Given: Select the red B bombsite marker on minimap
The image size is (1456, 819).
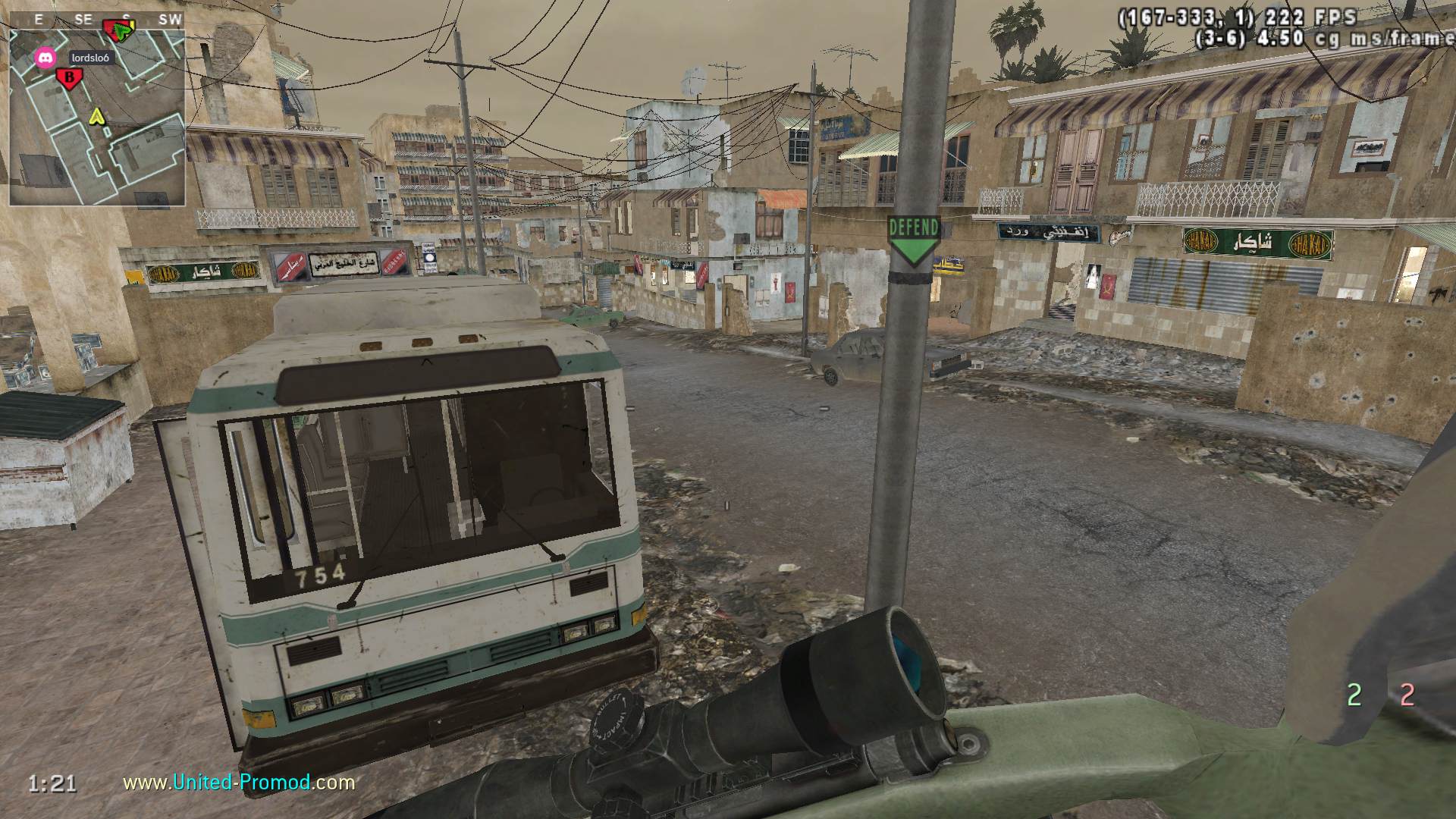Looking at the screenshot, I should [x=69, y=77].
